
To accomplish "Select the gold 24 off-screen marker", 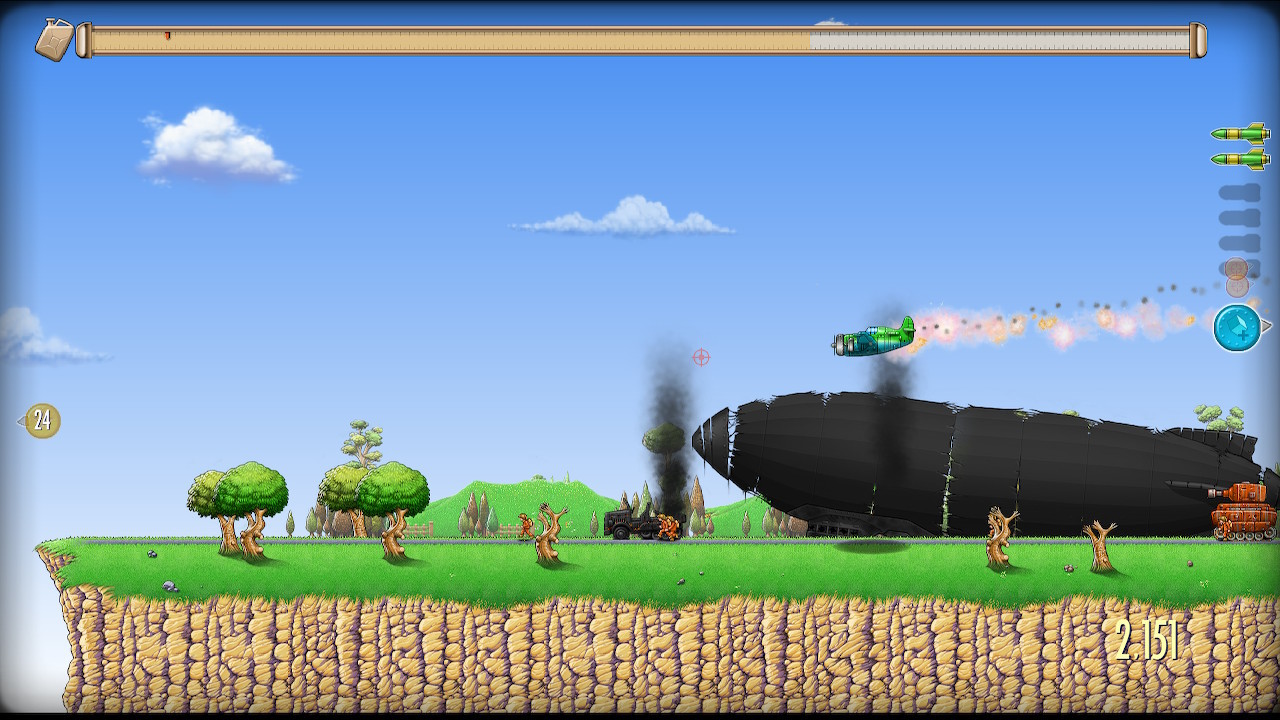I will click(x=42, y=421).
